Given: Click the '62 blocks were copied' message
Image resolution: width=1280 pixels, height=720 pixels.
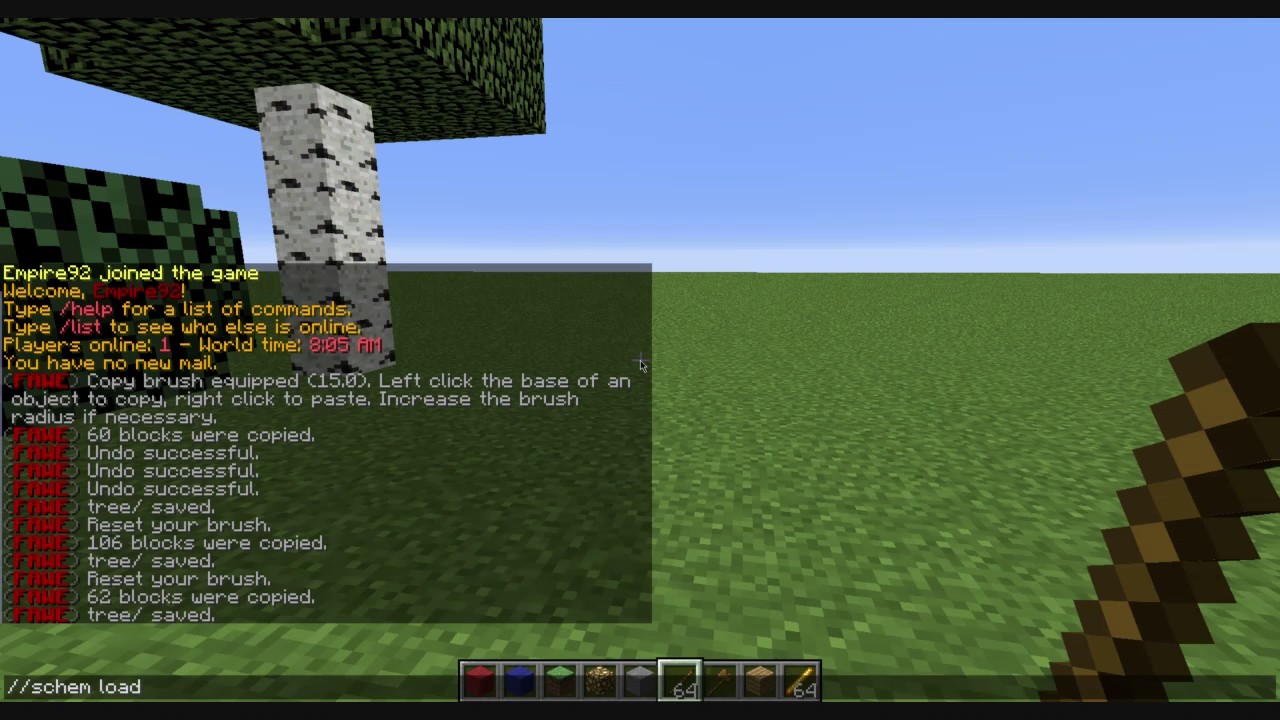Looking at the screenshot, I should point(200,597).
